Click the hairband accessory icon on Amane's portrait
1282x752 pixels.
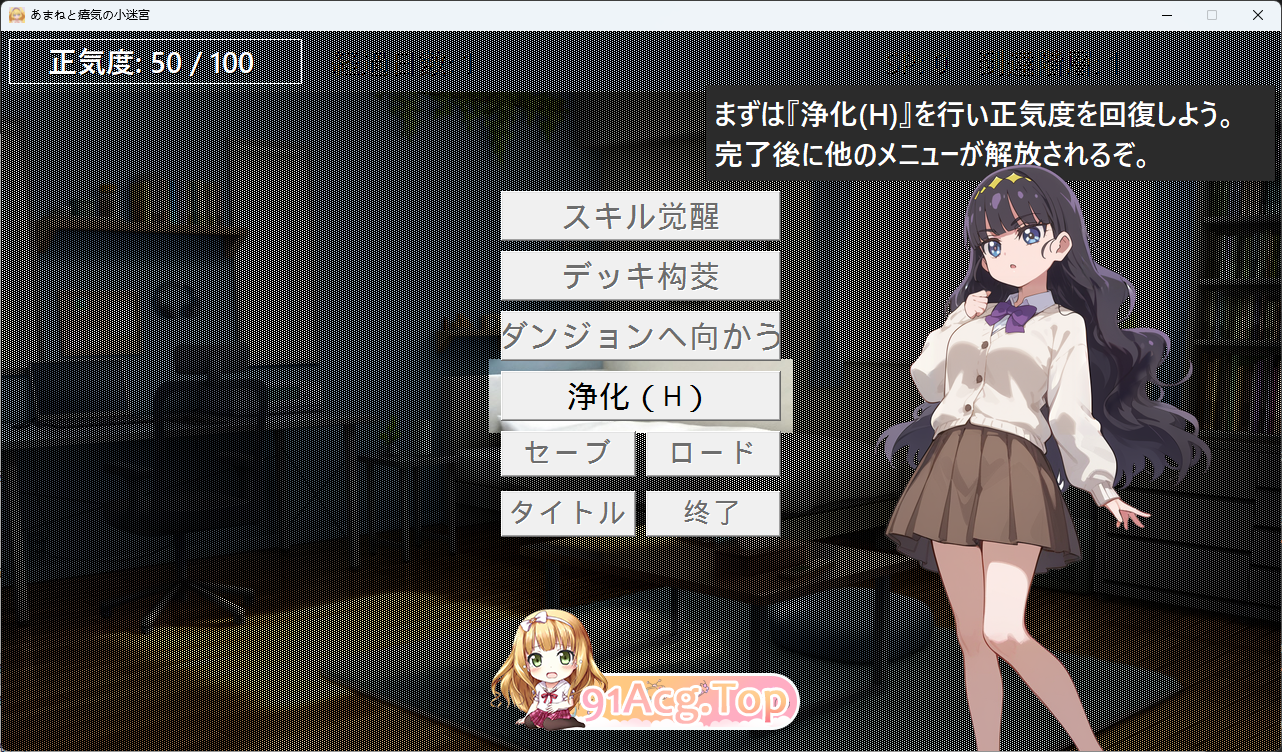(x=1010, y=180)
